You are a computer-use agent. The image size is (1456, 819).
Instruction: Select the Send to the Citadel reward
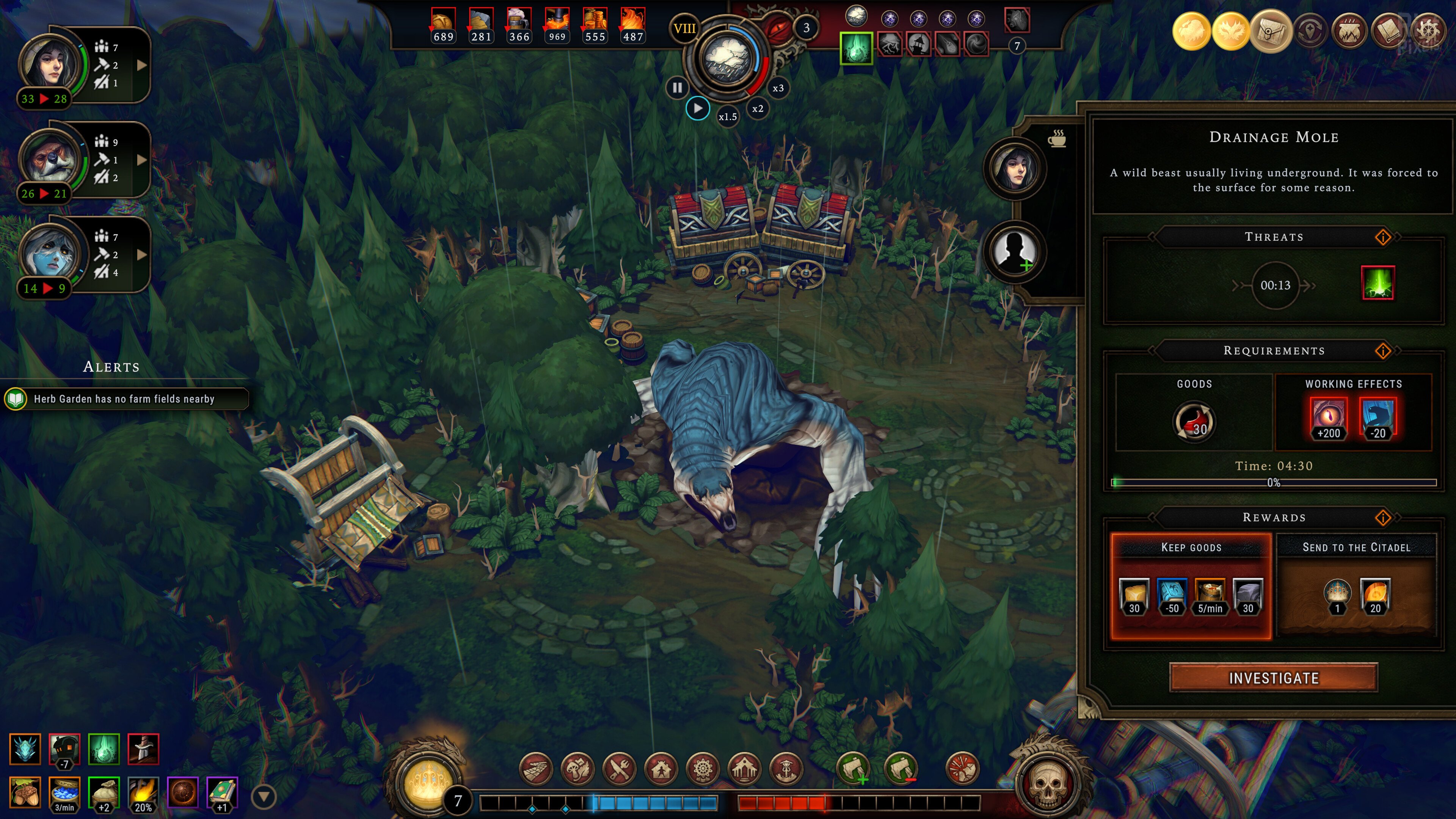pos(1356,586)
